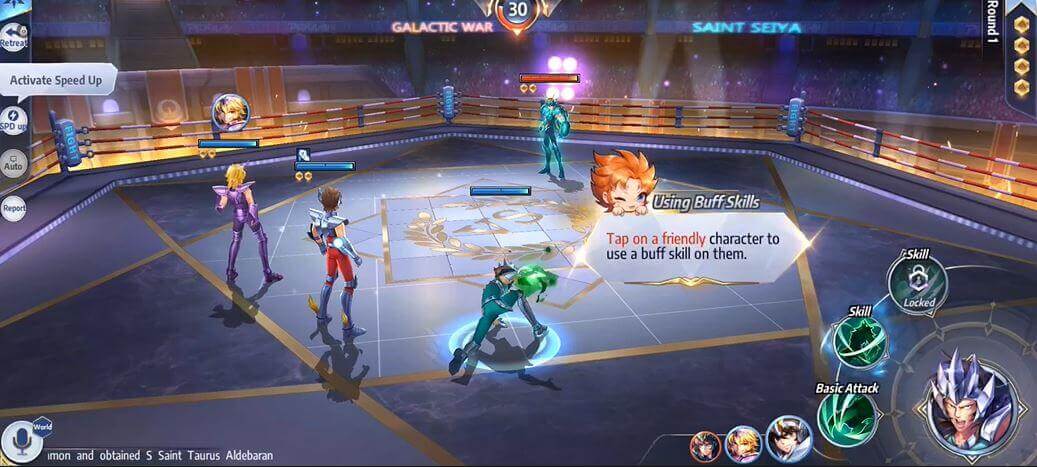
Task: Toggle Auto battle mode
Action: coord(14,163)
